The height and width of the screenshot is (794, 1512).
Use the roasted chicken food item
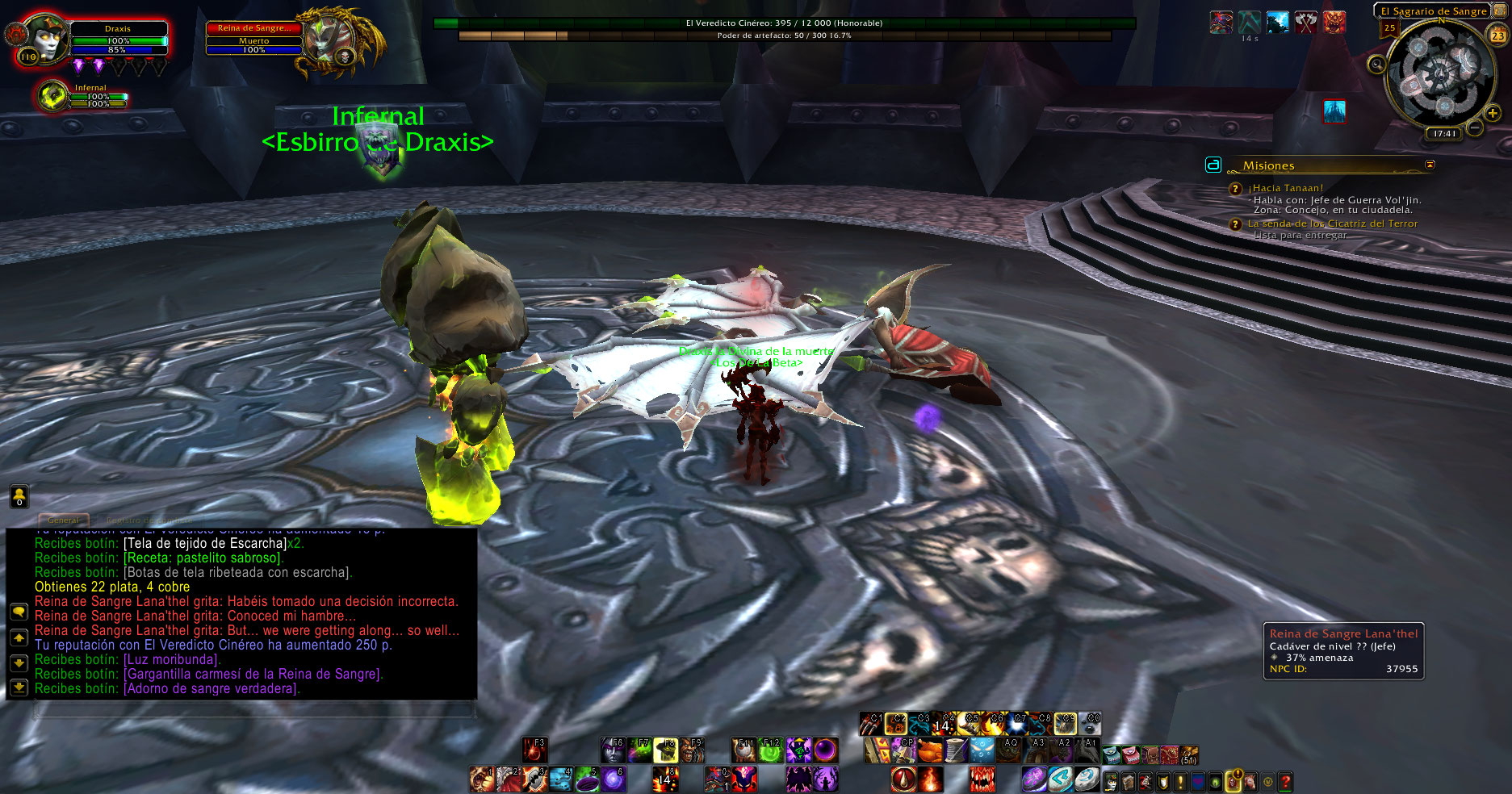930,750
